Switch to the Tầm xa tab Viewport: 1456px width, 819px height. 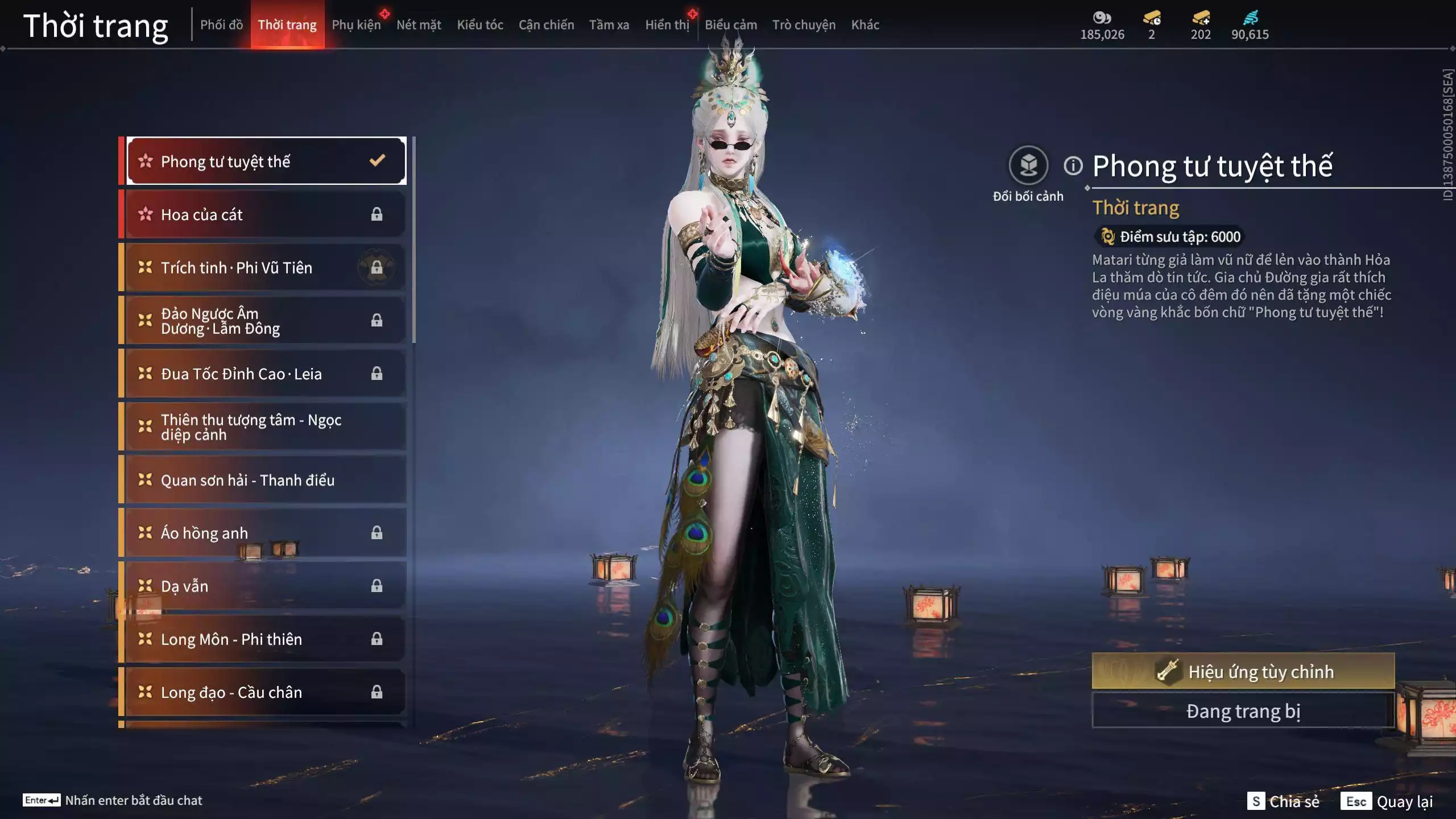pyautogui.click(x=609, y=25)
